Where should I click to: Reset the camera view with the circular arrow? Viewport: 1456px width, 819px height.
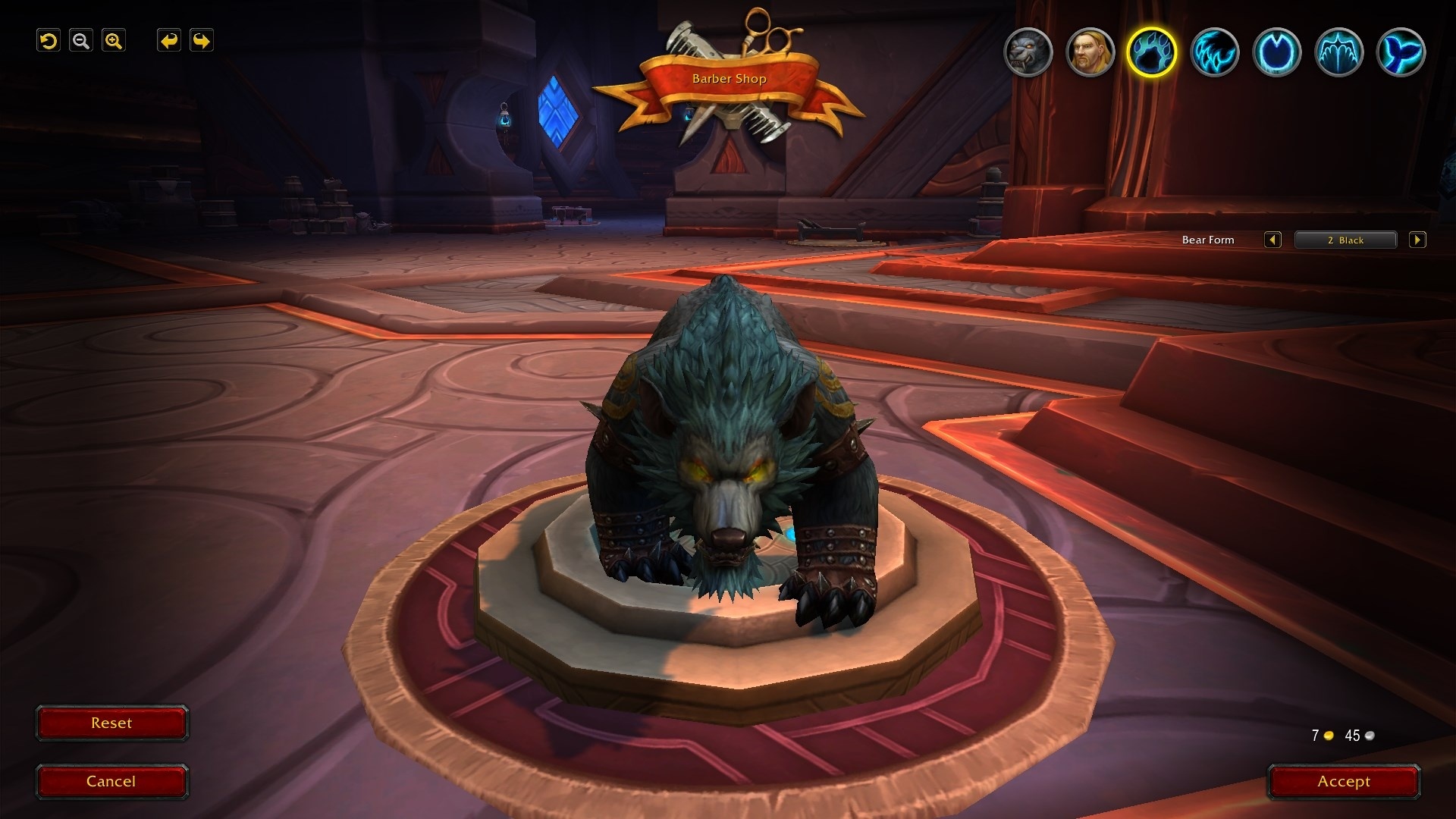click(x=49, y=41)
